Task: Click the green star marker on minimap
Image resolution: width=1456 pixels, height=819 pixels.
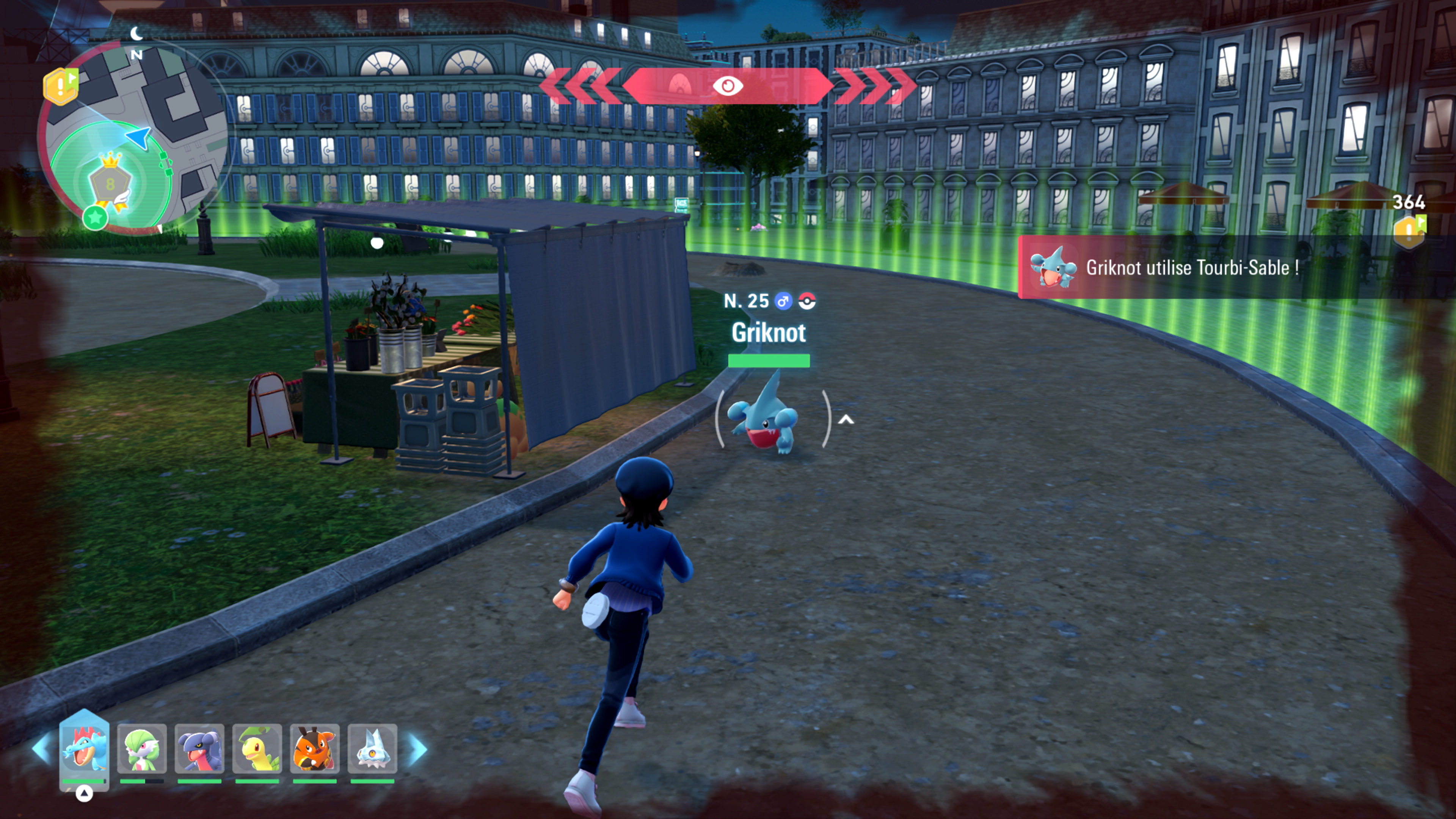Action: click(95, 217)
